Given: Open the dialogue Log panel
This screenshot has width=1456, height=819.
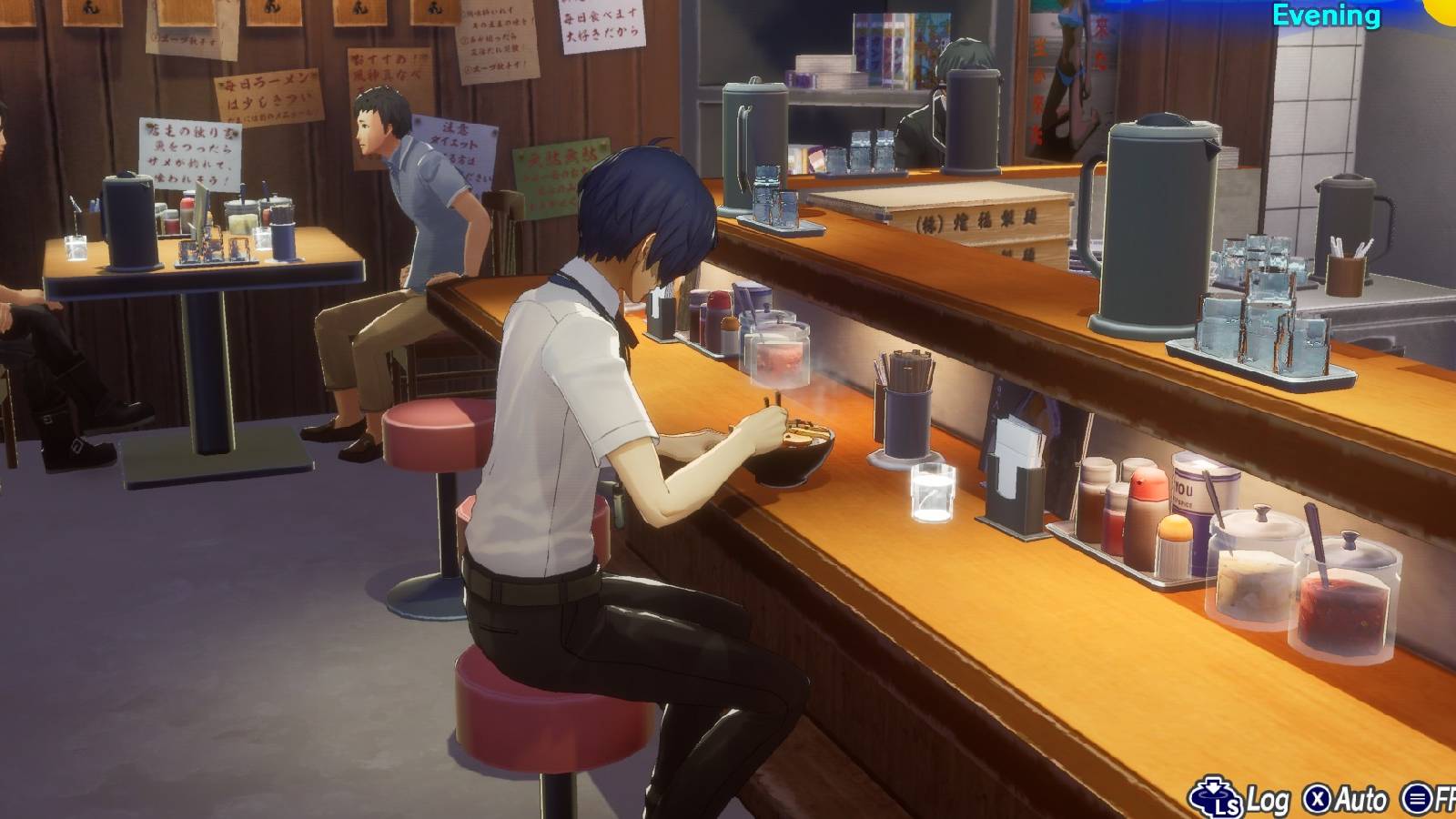Looking at the screenshot, I should 1267,801.
